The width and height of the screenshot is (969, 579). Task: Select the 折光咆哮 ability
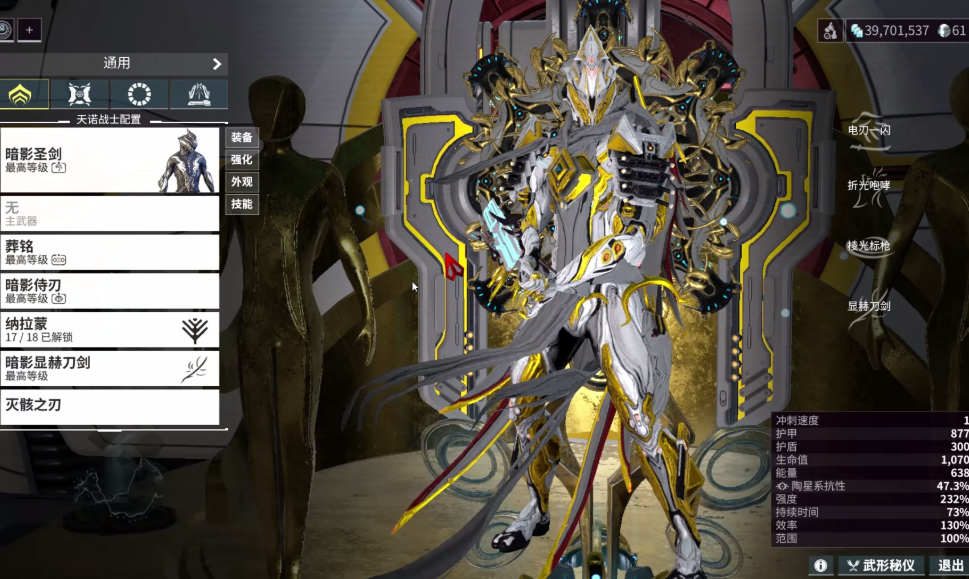[869, 186]
